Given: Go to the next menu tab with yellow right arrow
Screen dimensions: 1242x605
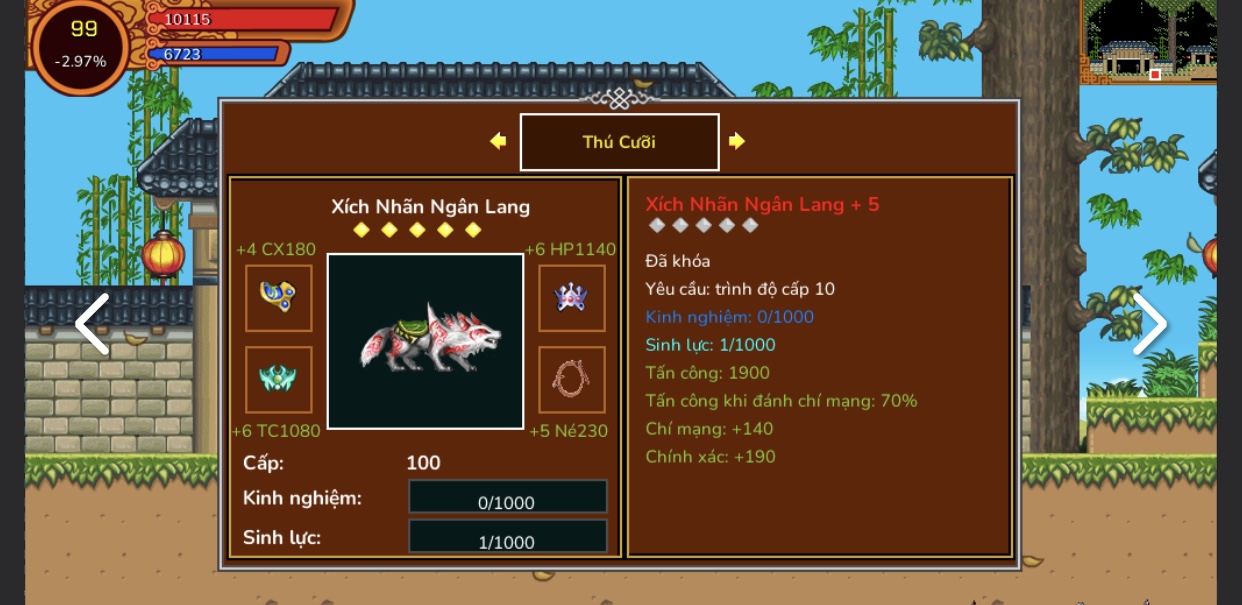Looking at the screenshot, I should pyautogui.click(x=737, y=141).
